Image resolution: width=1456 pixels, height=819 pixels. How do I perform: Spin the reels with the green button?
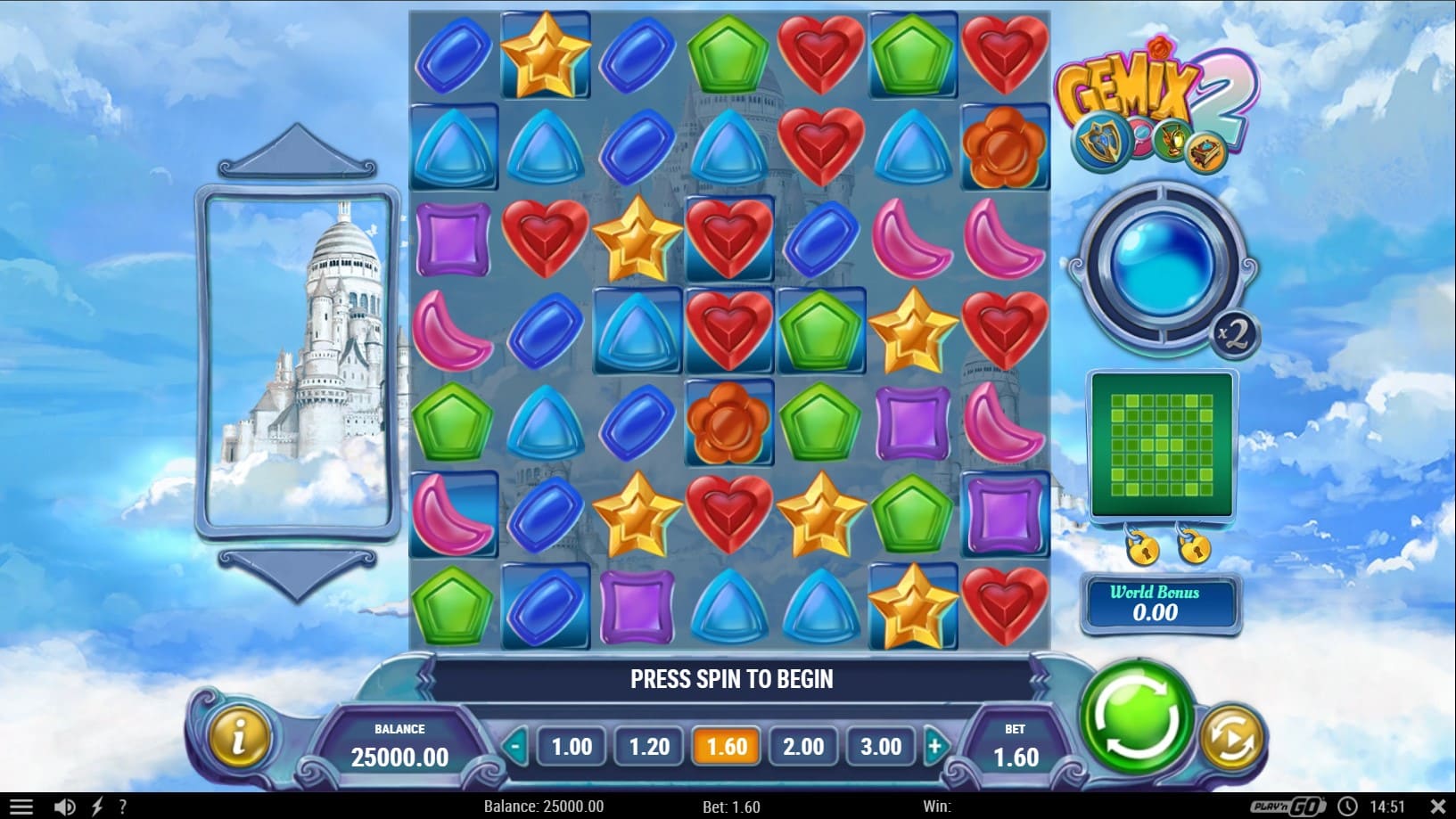tap(1135, 716)
